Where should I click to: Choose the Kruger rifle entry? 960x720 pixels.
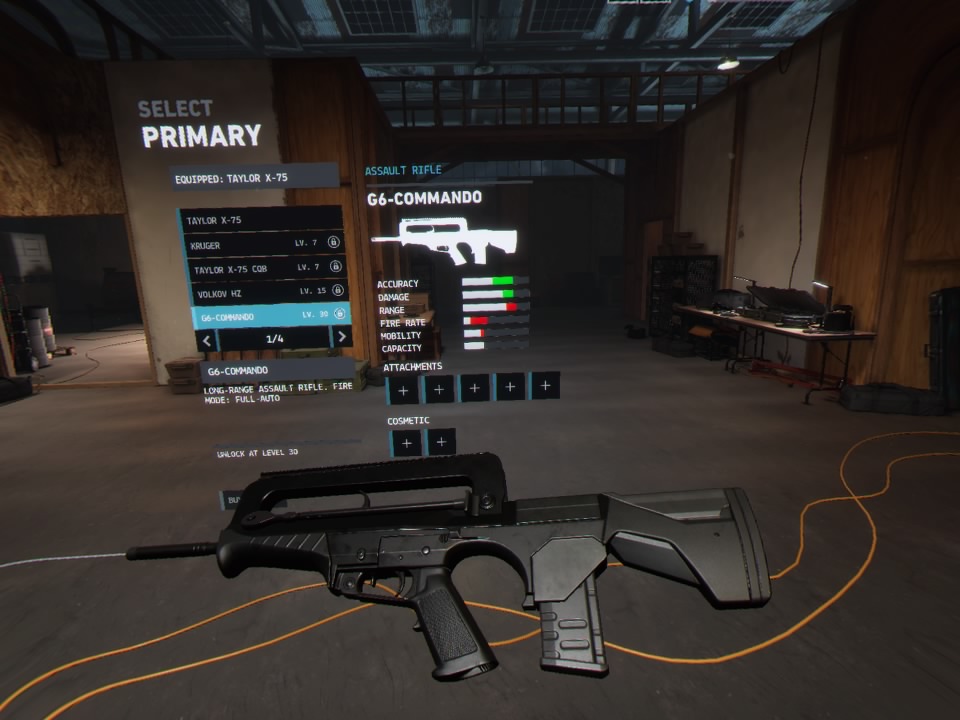(263, 244)
